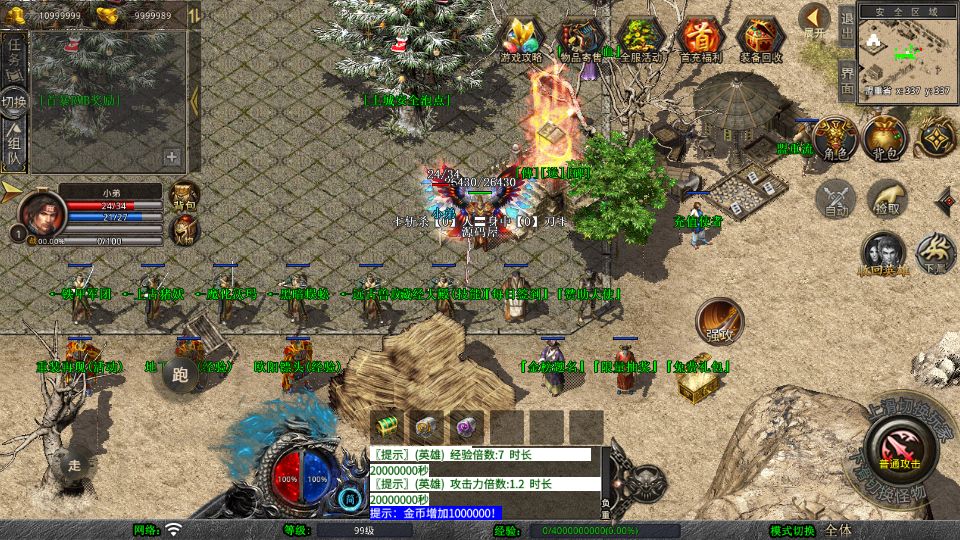
Task: Open the 首充福利 first-recharge bonus icon
Action: click(x=701, y=40)
